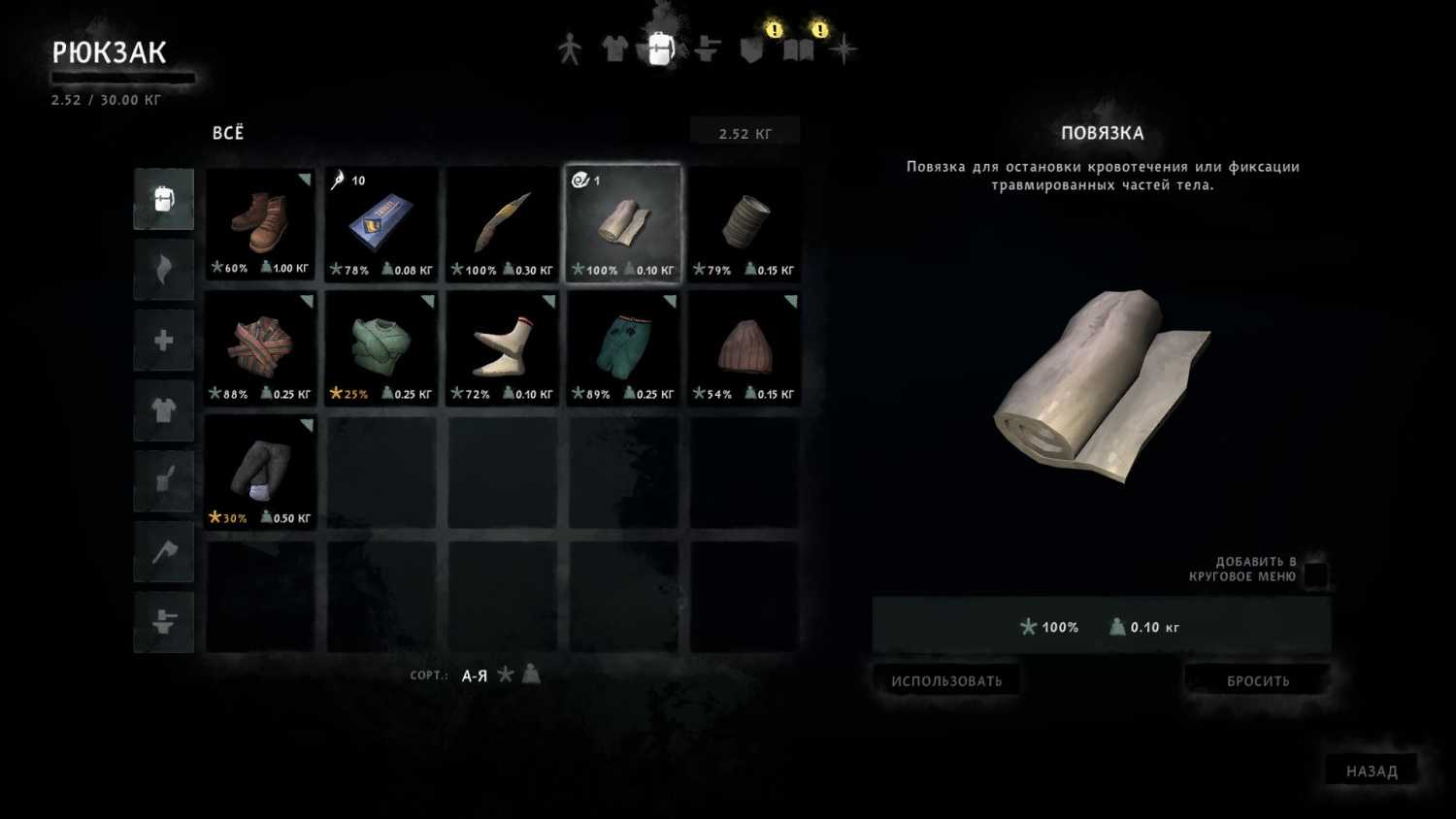This screenshot has height=819, width=1456.
Task: Select the dark pants inventory slot
Action: pyautogui.click(x=260, y=473)
